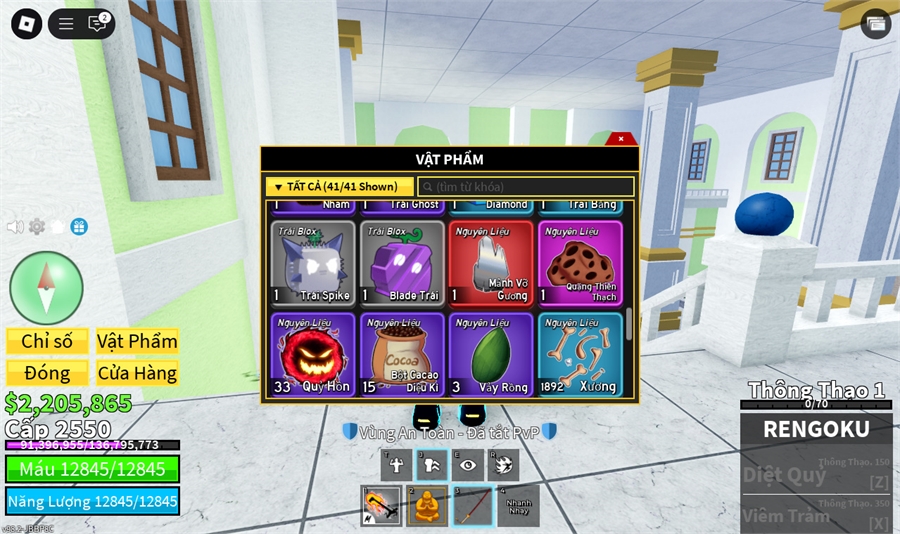Select the Xương bones item
The width and height of the screenshot is (900, 534).
click(x=579, y=354)
